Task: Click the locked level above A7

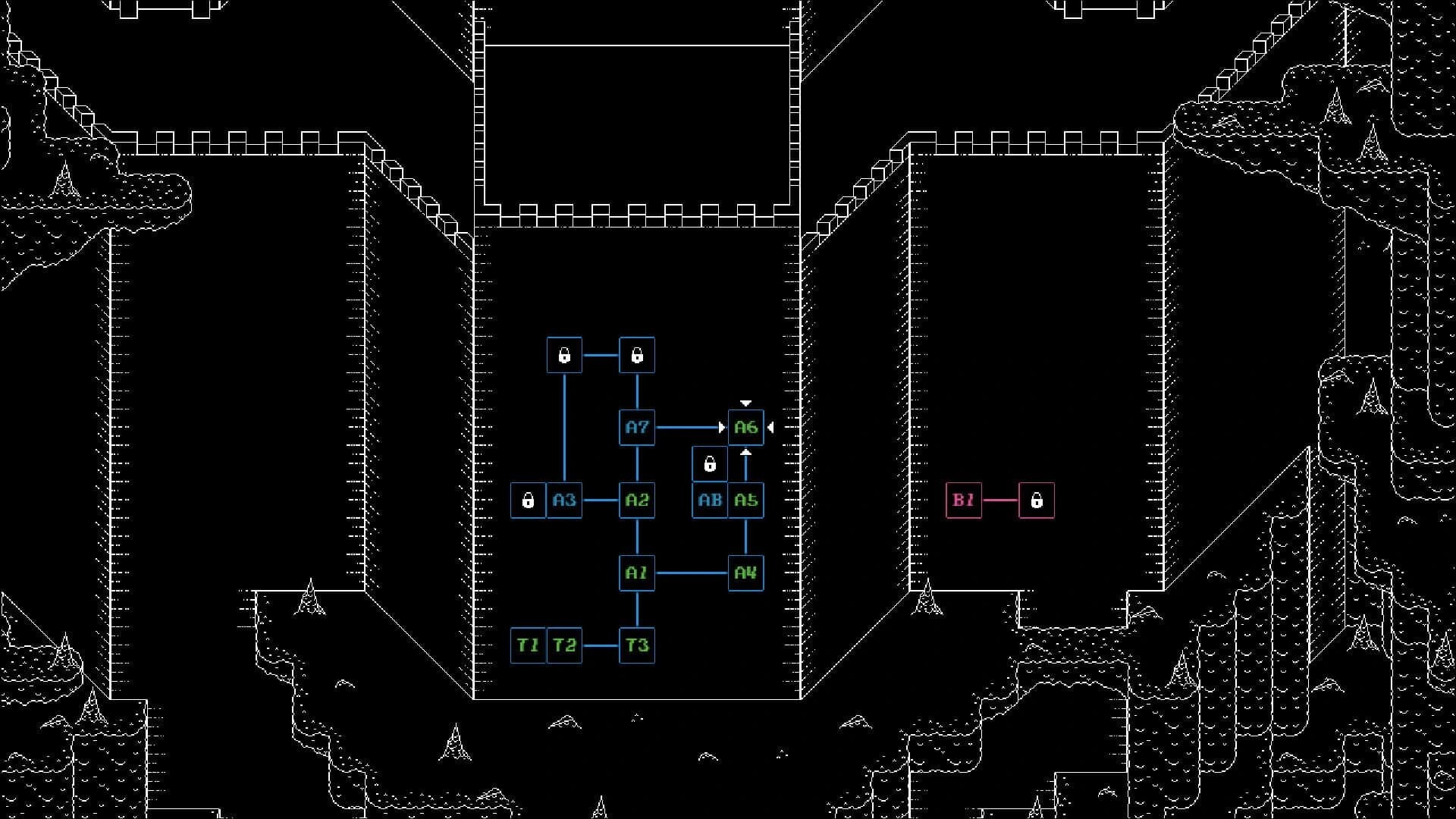Action: click(637, 355)
